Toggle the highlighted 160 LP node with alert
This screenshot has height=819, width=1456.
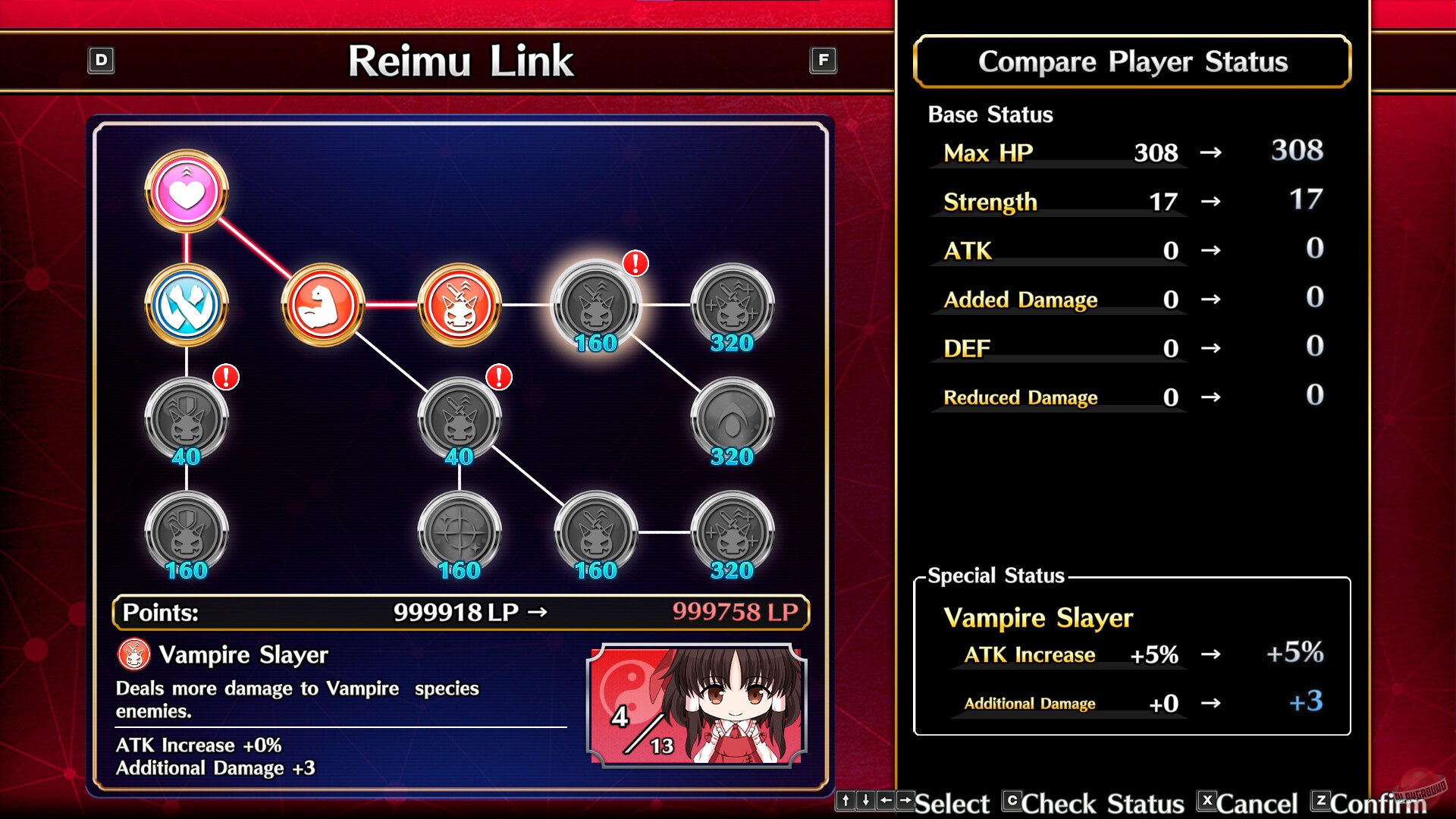tap(596, 304)
